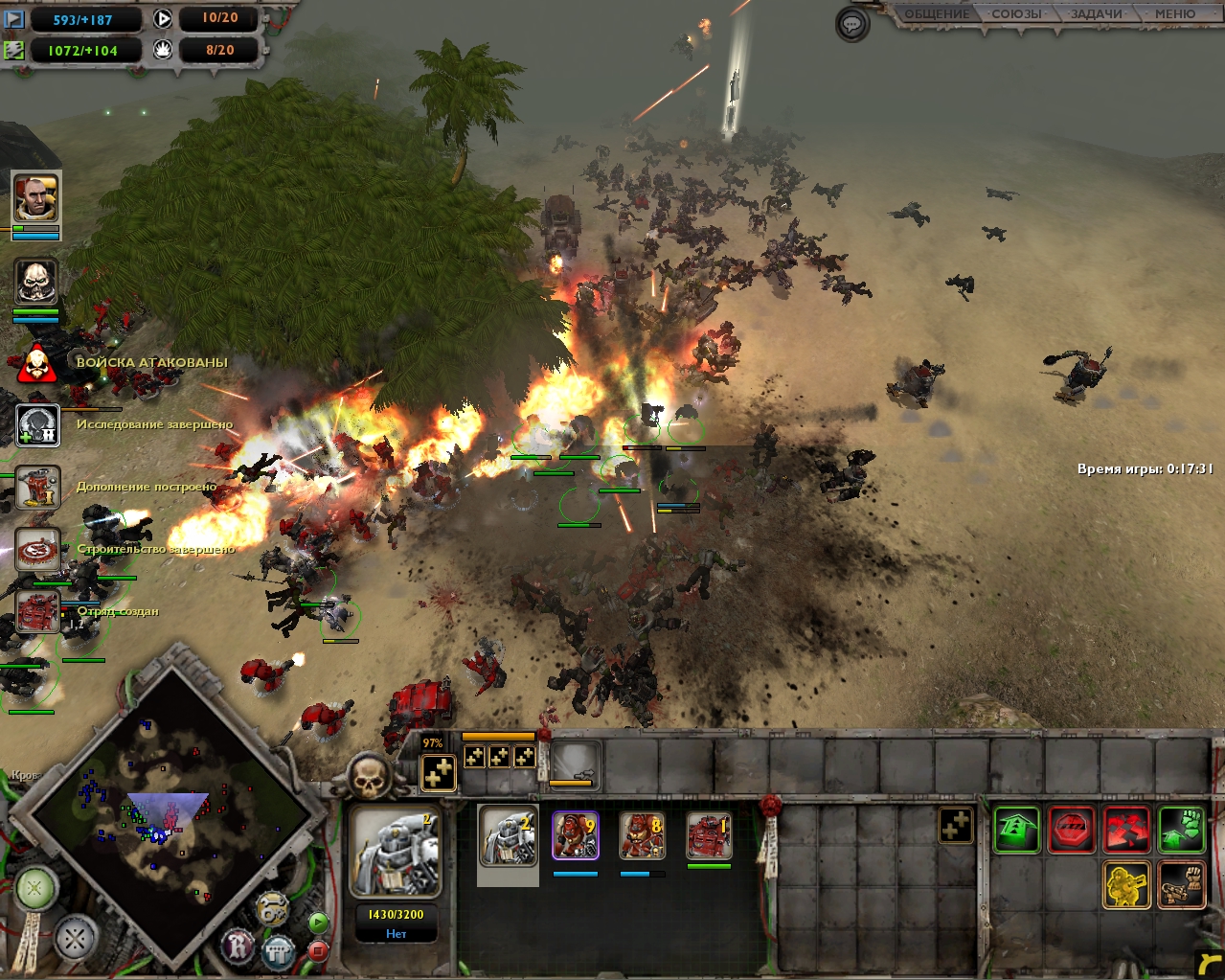Show the Задачи objectives panel
This screenshot has width=1225, height=980.
1096,14
